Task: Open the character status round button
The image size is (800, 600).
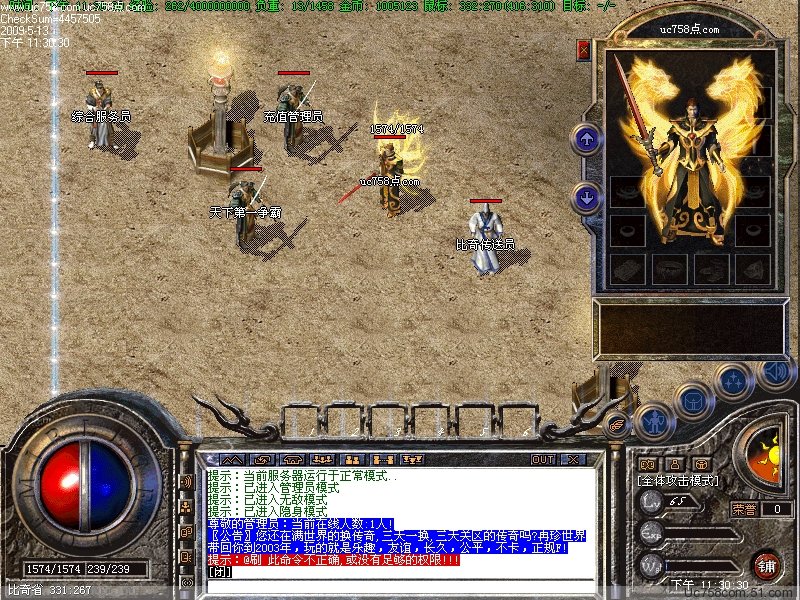Action: [653, 421]
